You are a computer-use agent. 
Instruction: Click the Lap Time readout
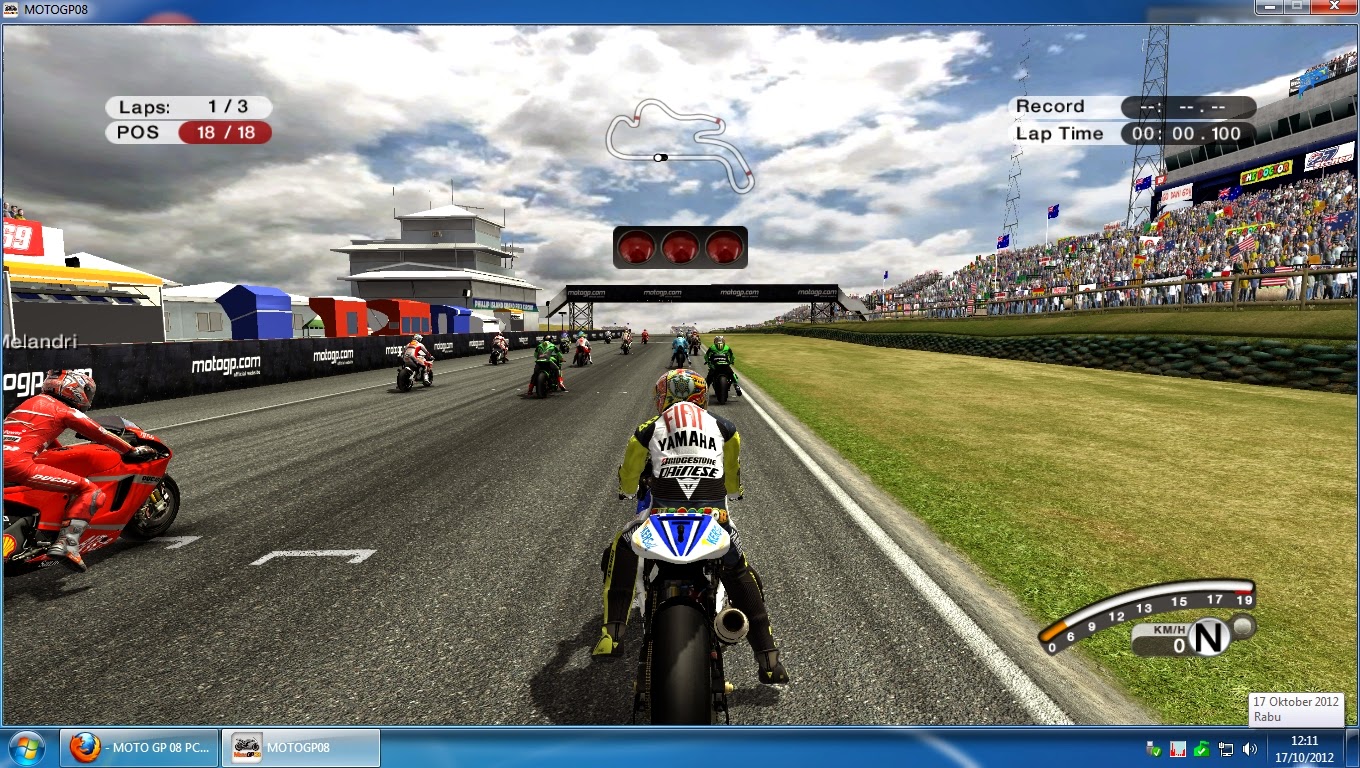point(1186,132)
